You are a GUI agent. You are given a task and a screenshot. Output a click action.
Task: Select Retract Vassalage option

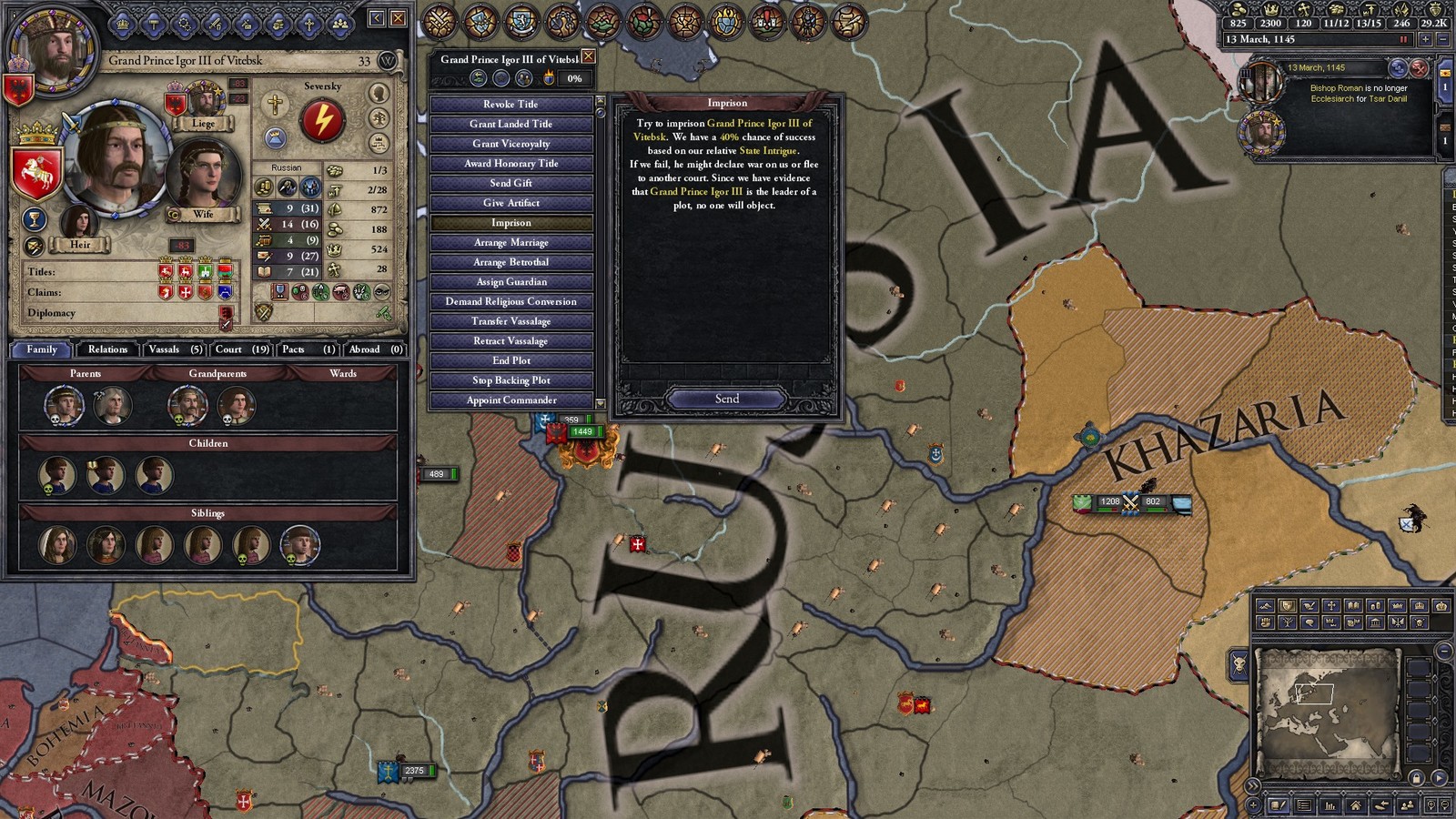pos(511,340)
